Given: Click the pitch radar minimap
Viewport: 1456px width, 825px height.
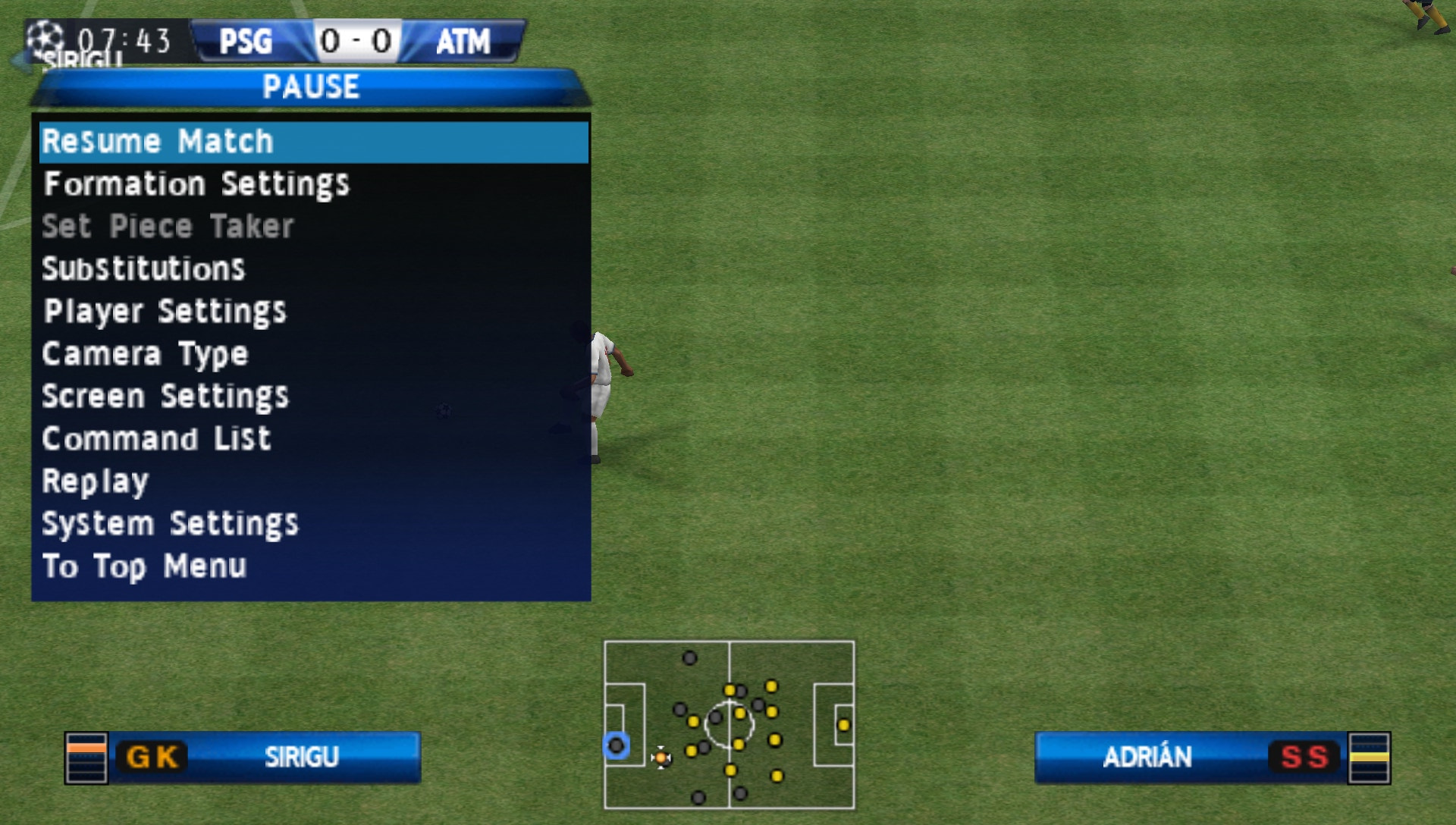Looking at the screenshot, I should pyautogui.click(x=729, y=725).
